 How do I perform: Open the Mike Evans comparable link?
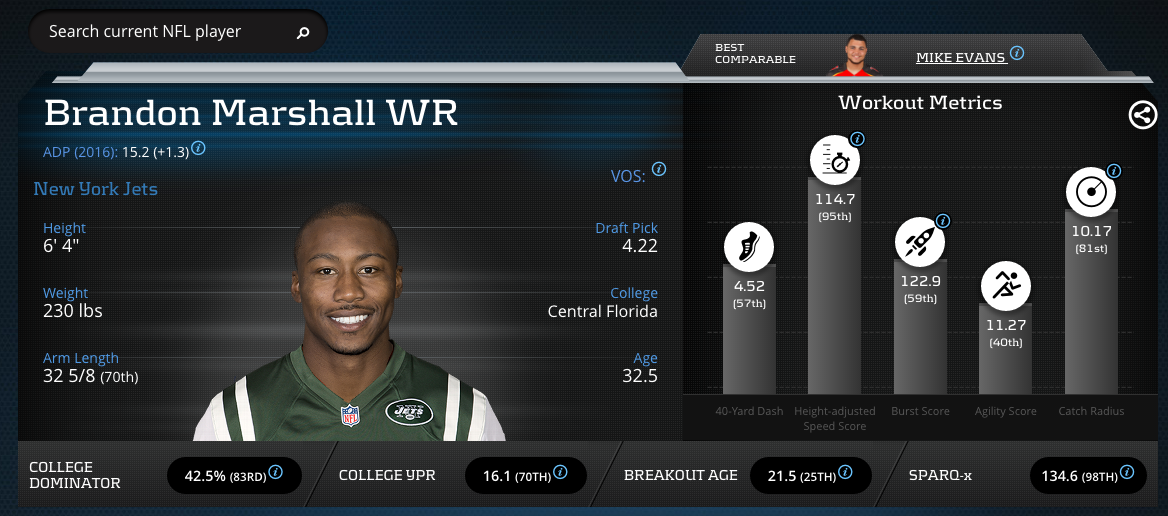[960, 57]
